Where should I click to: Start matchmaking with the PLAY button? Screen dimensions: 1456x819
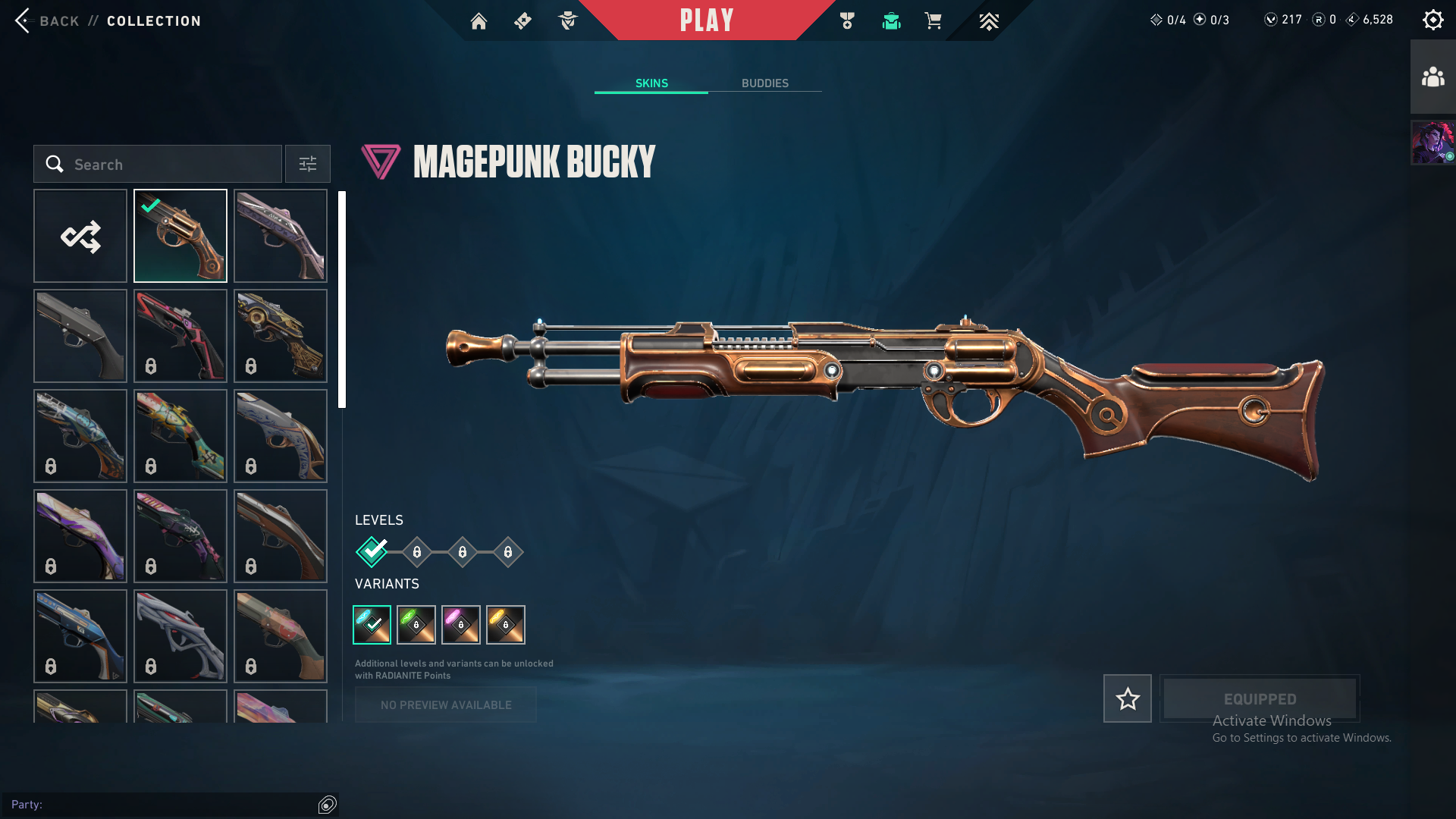pyautogui.click(x=706, y=20)
